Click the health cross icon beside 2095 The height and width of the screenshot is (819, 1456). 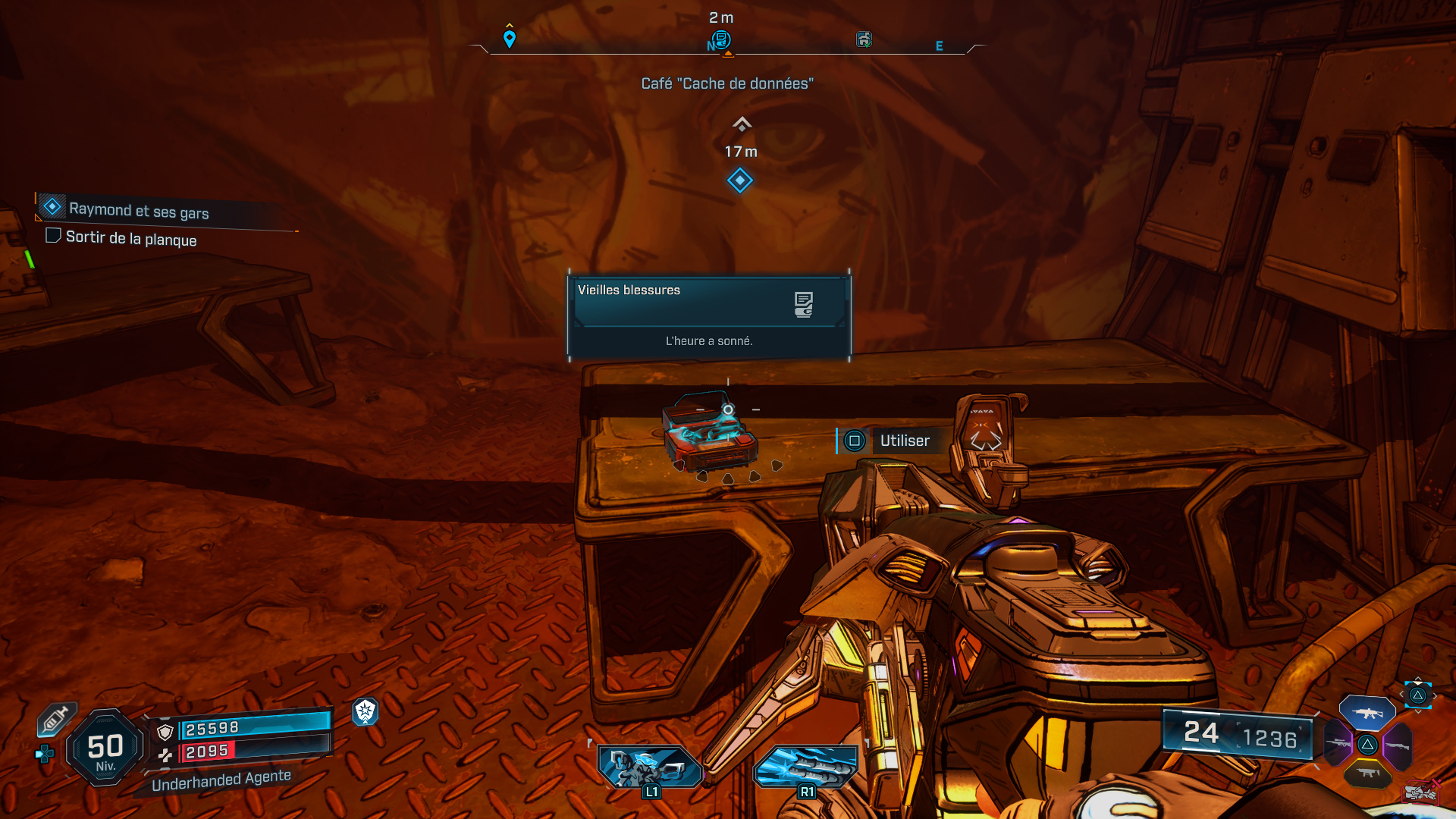[166, 755]
